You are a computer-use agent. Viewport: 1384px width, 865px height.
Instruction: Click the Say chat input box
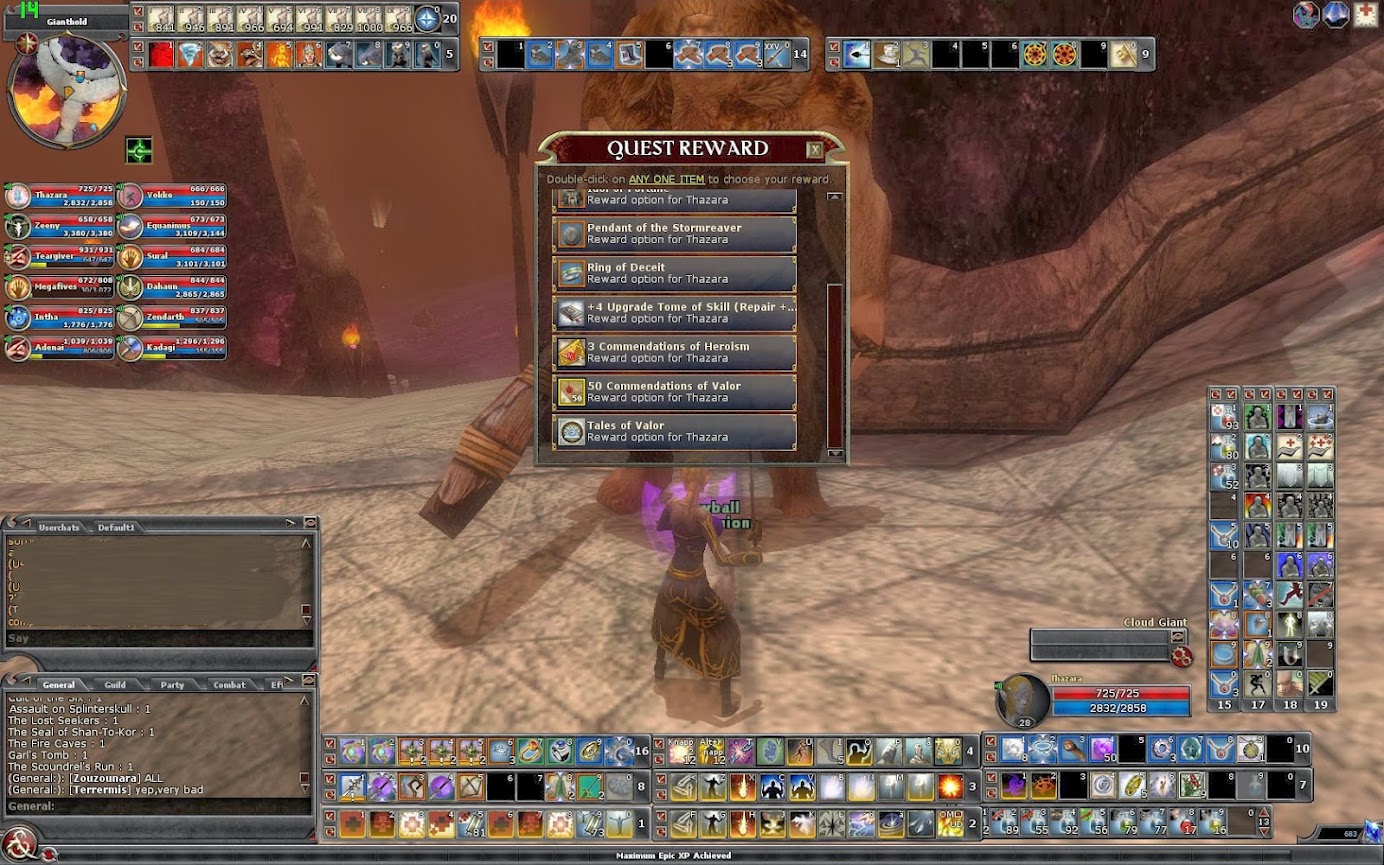160,638
